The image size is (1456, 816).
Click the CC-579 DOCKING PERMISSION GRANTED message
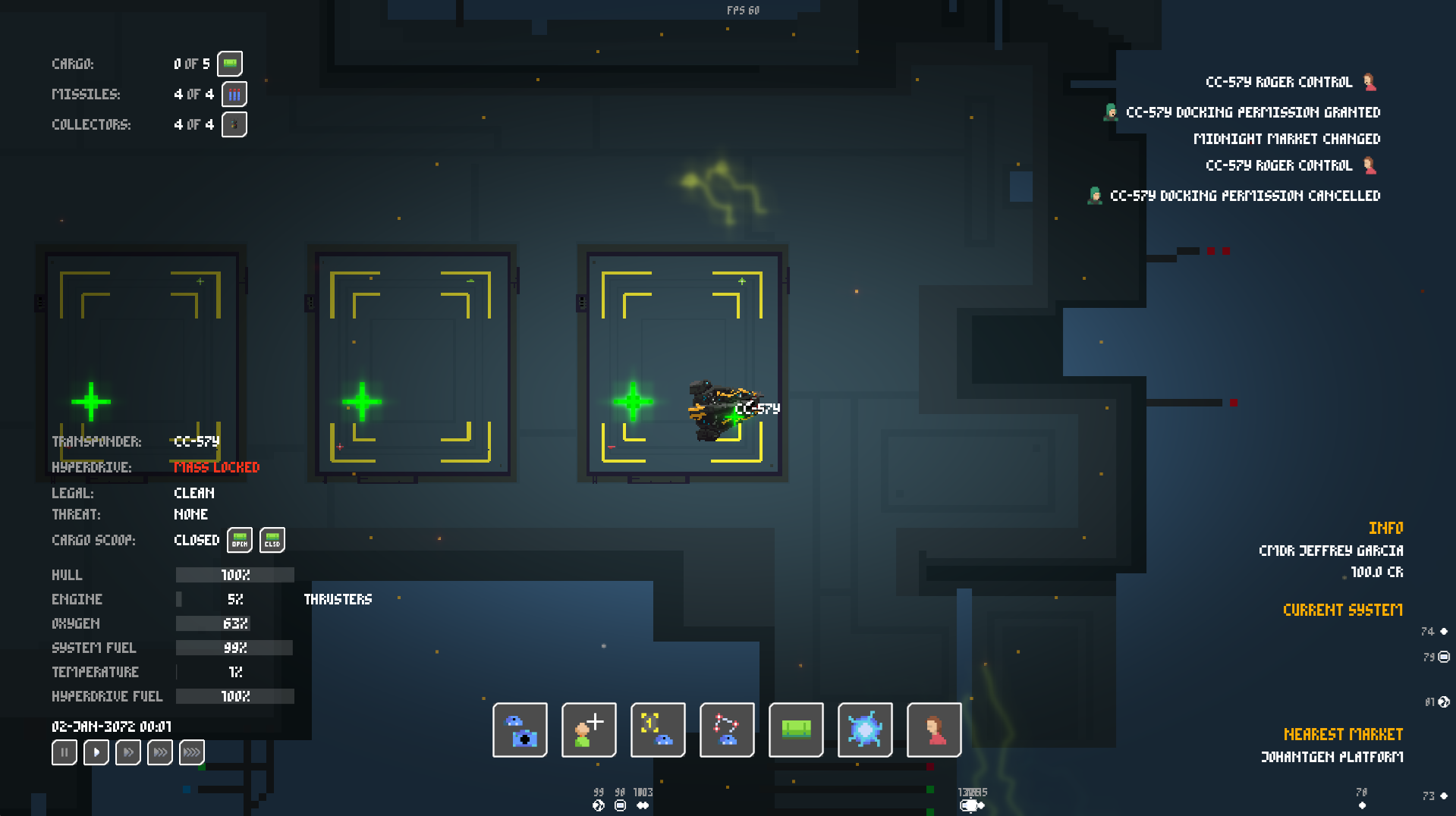tap(1253, 111)
